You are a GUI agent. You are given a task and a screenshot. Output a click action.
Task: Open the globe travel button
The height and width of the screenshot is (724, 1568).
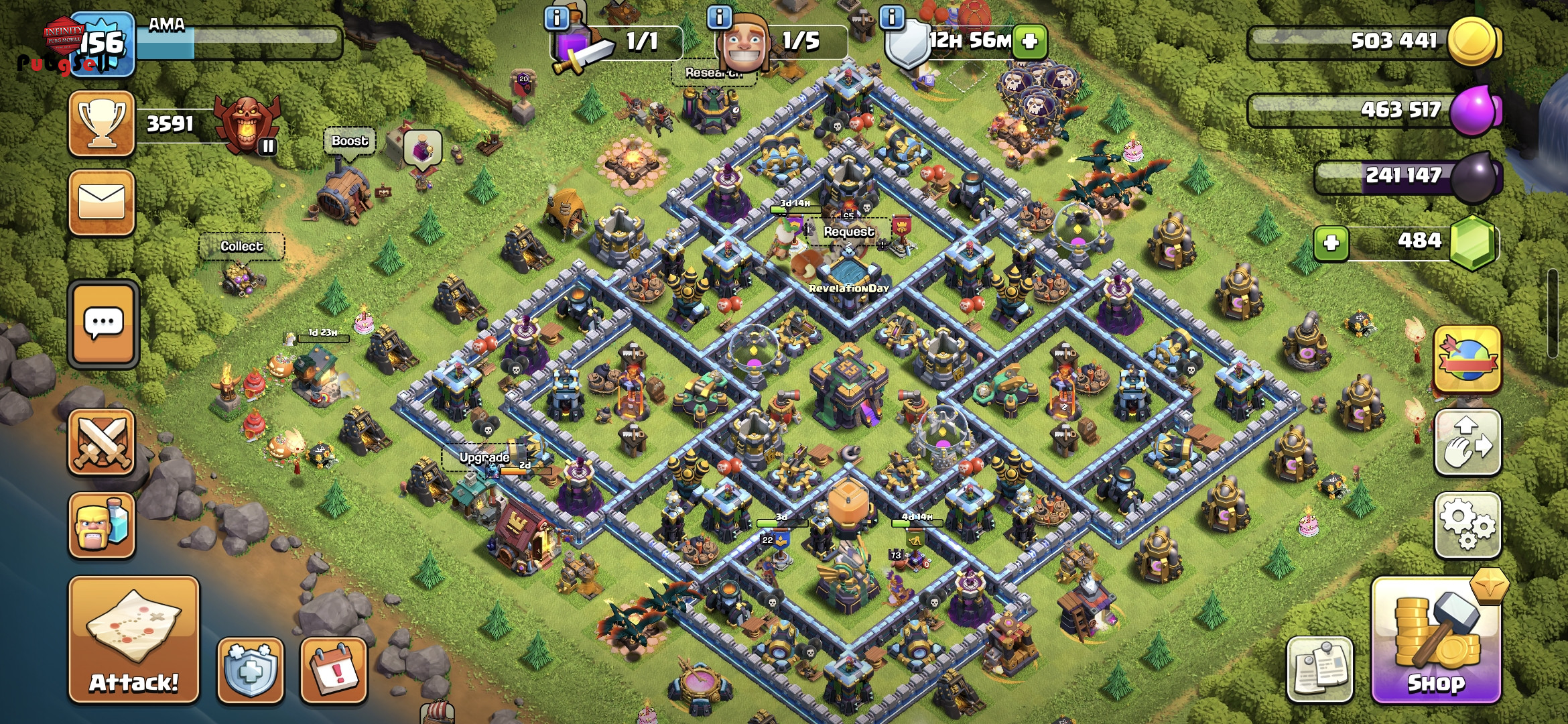1467,360
